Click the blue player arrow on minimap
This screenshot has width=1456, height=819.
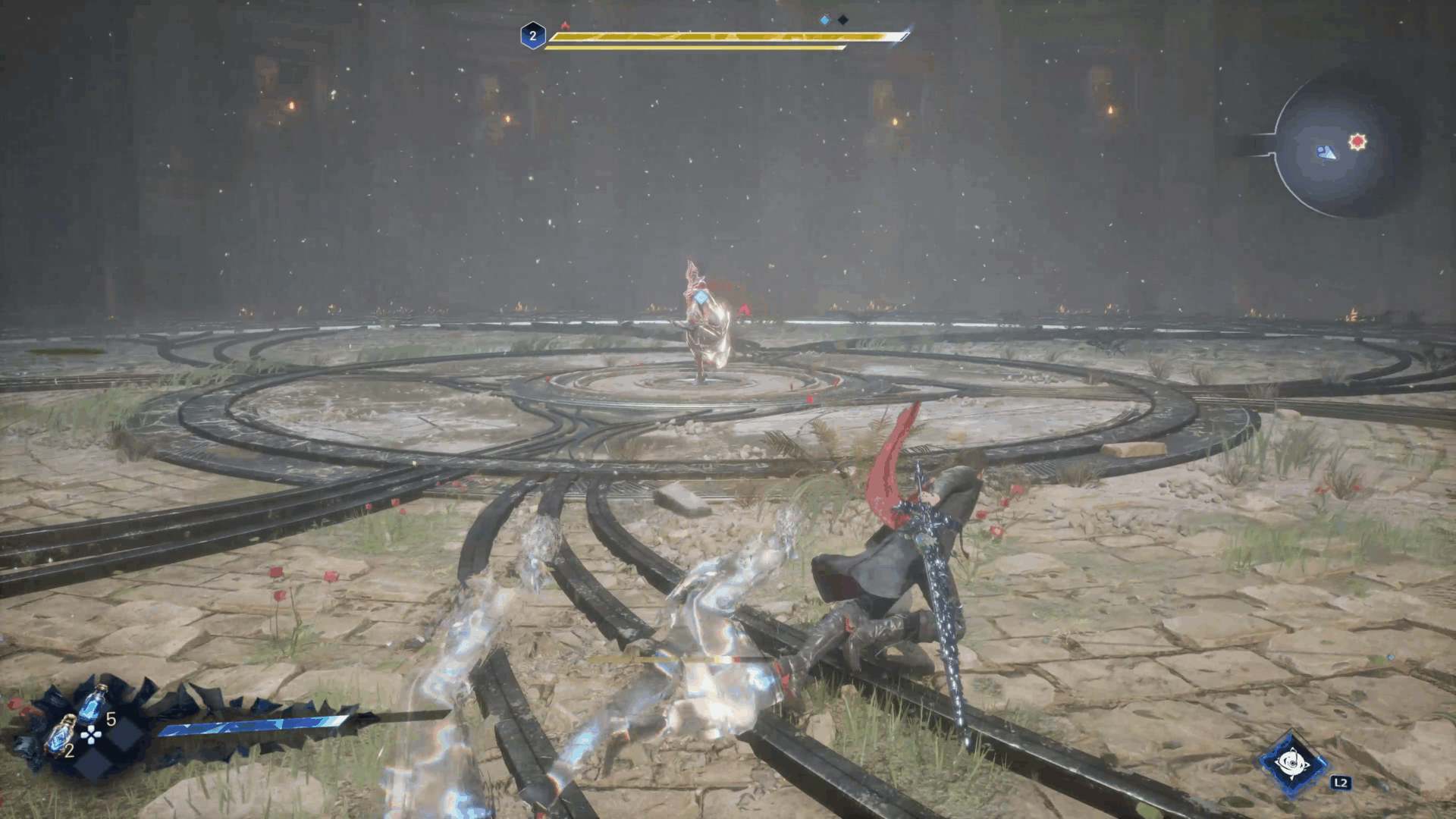click(1326, 152)
